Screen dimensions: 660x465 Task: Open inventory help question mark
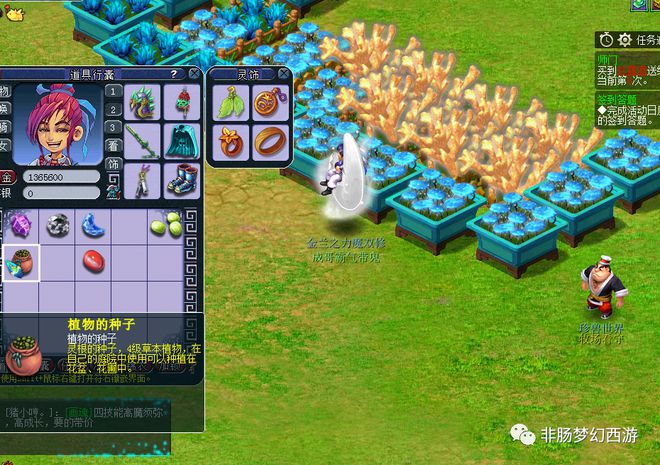(173, 74)
